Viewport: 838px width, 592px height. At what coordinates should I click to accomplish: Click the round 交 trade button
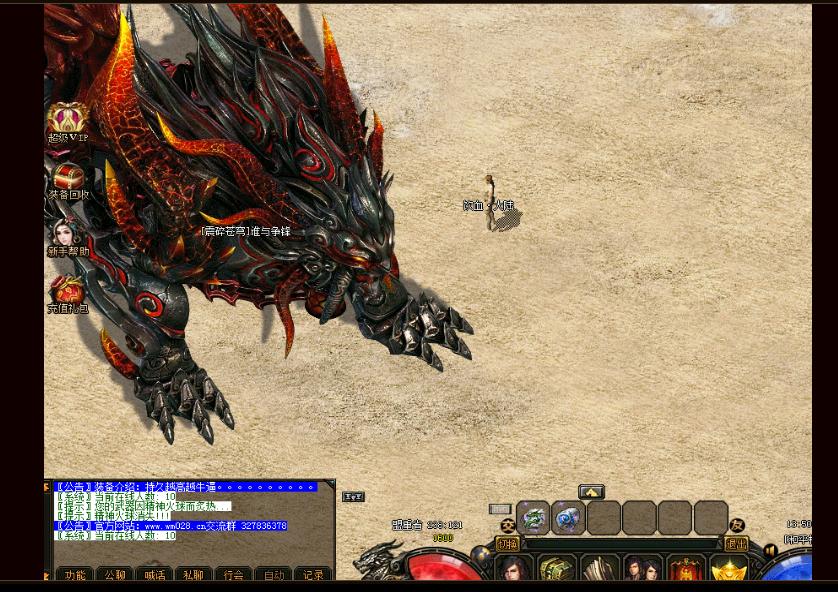[x=508, y=525]
